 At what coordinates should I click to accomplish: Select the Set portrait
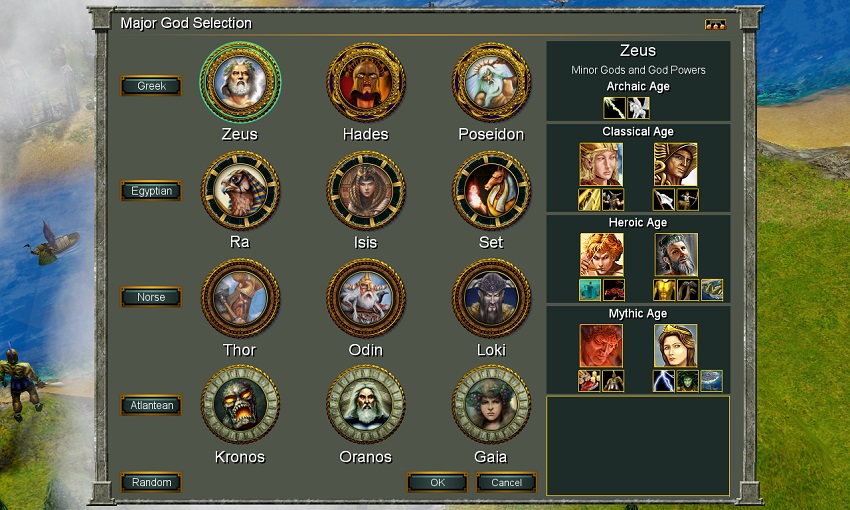(x=491, y=190)
